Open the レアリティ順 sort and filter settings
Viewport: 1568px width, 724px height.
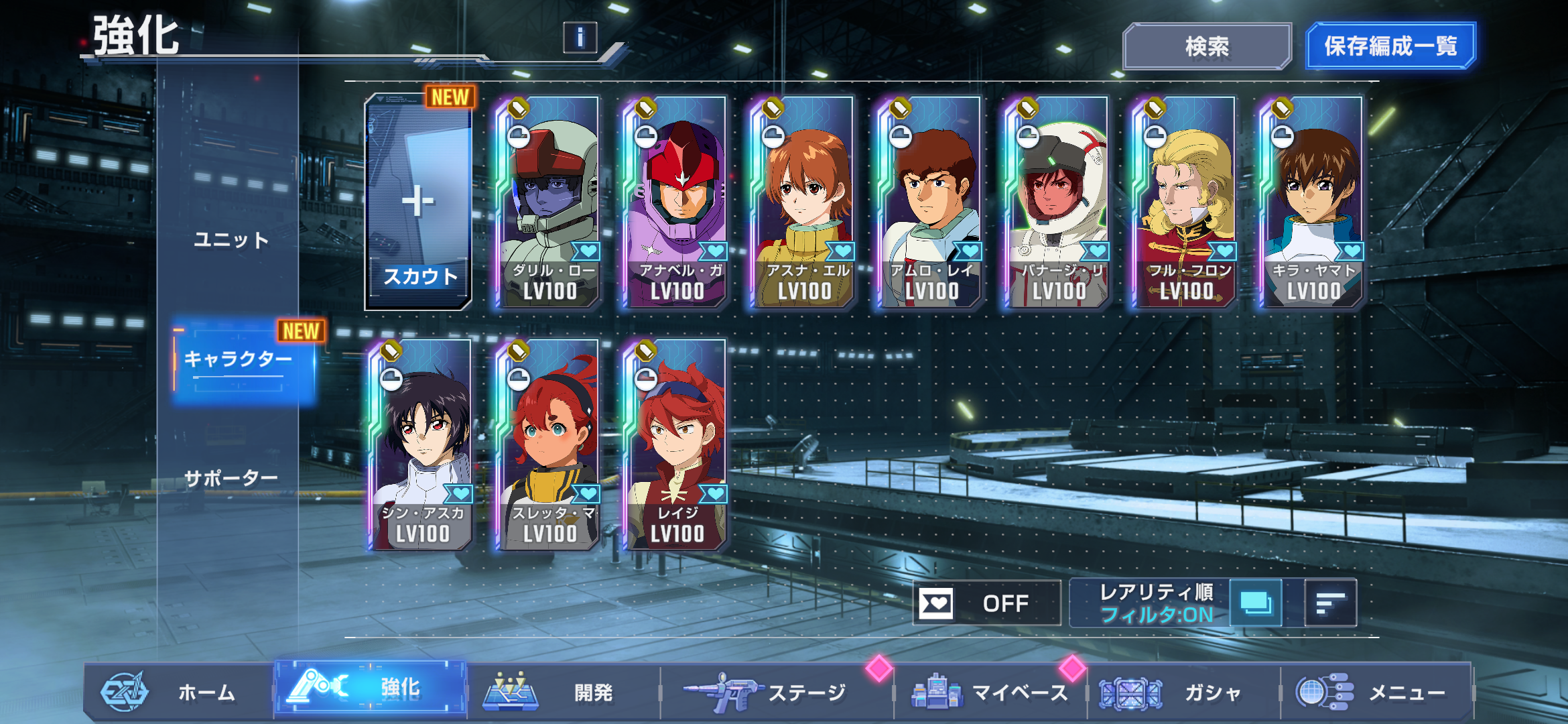[x=1155, y=603]
